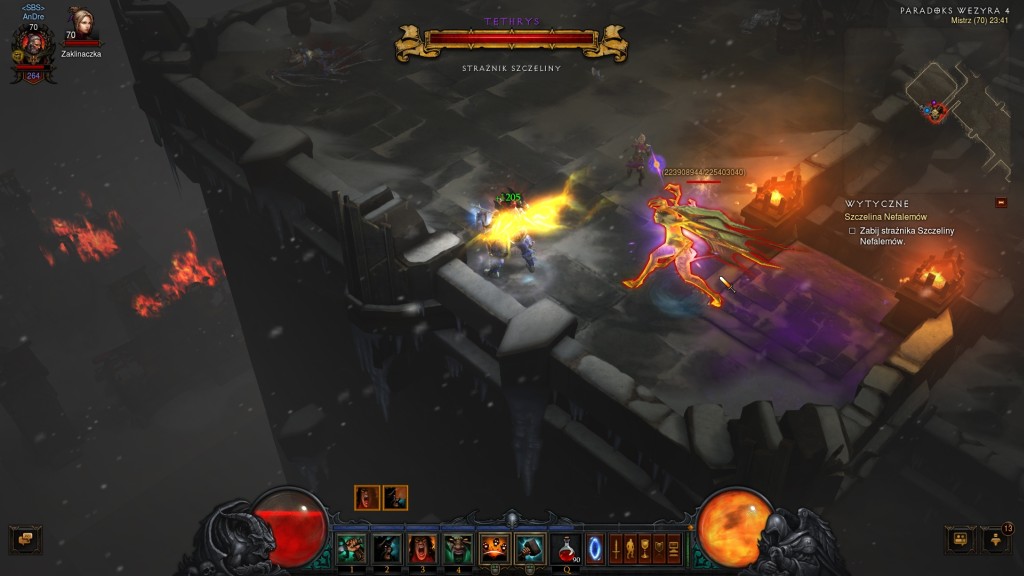Image resolution: width=1024 pixels, height=576 pixels.
Task: Activate the clenched fist skill in slot 1
Action: [x=351, y=547]
